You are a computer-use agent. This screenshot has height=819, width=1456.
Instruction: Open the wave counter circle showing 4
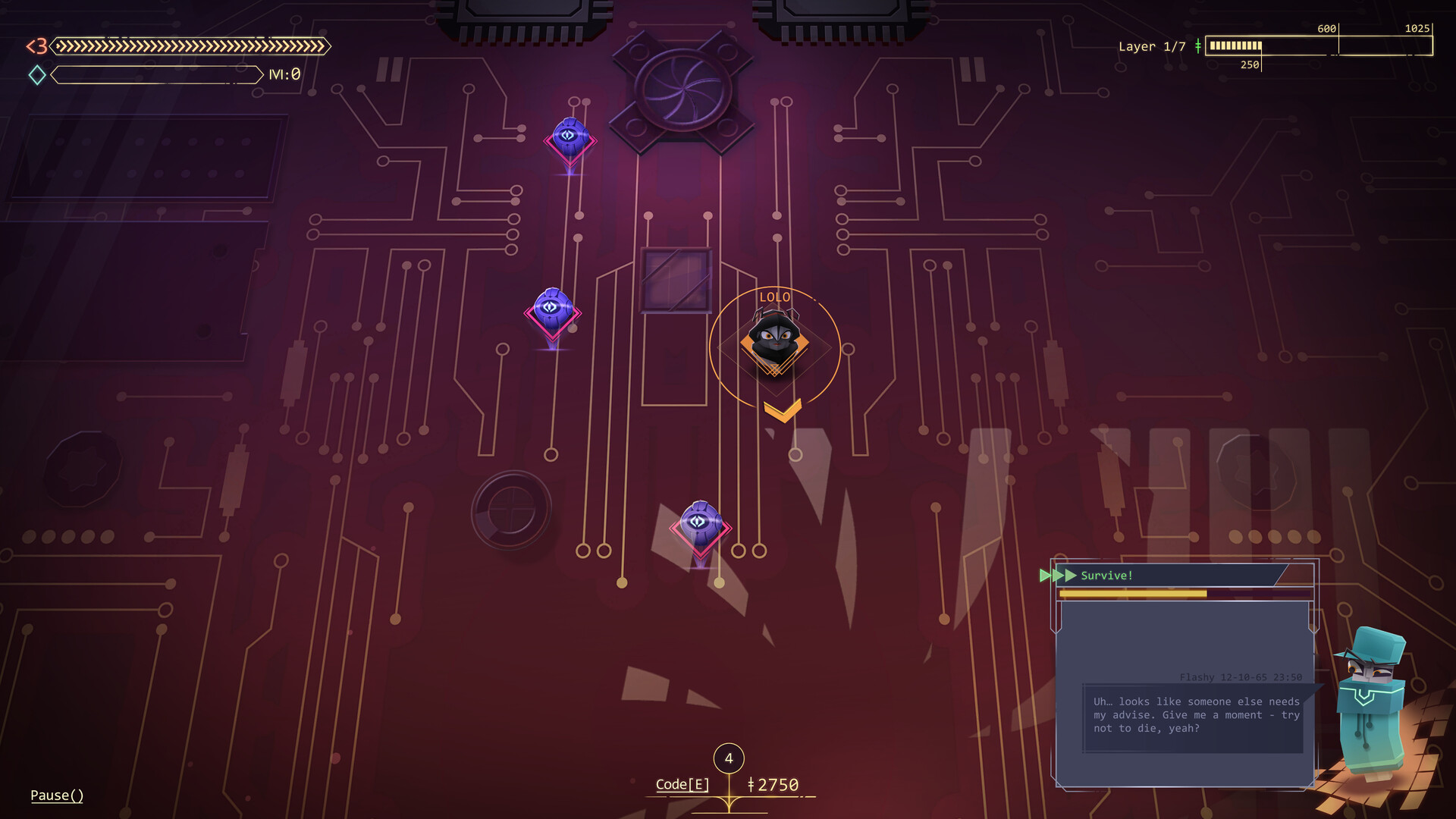(729, 757)
